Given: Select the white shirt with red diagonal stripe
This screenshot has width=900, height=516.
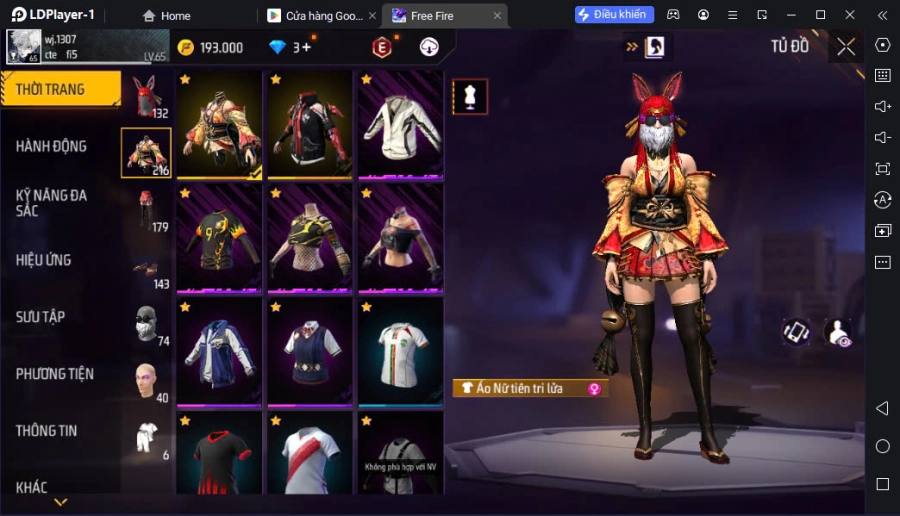Looking at the screenshot, I should (x=310, y=457).
